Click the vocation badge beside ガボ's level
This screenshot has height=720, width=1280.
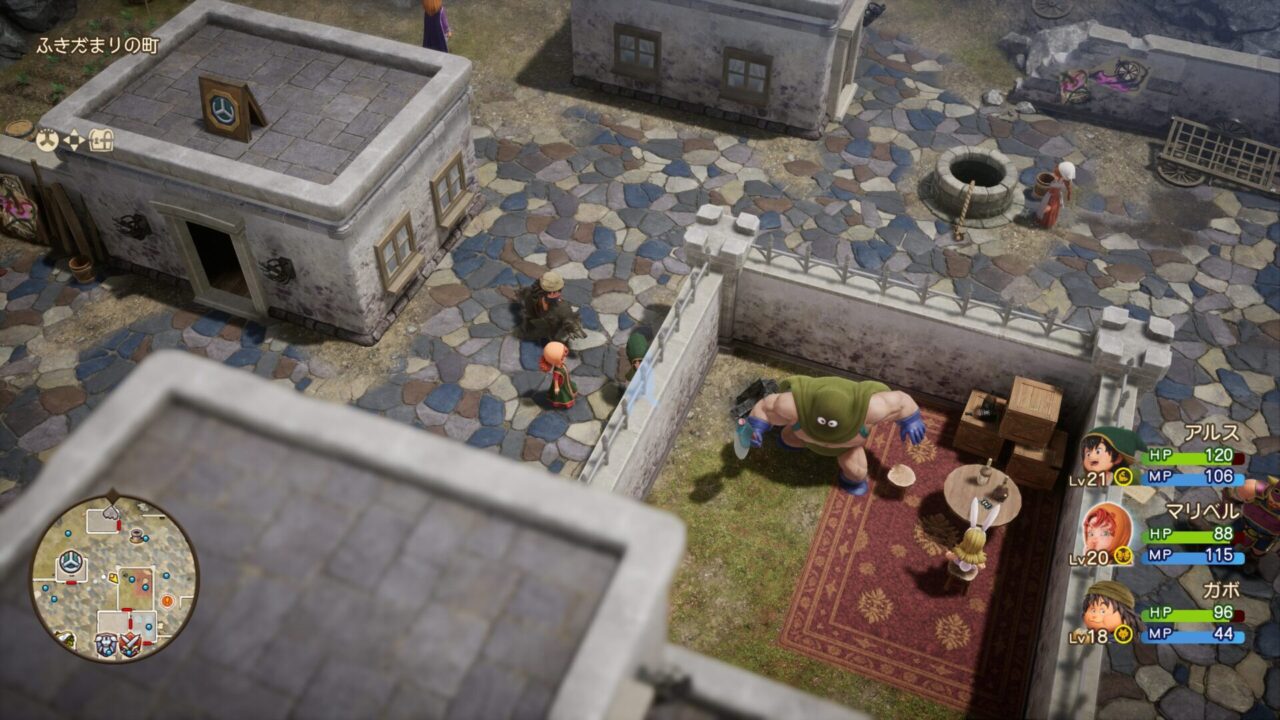tap(1123, 634)
